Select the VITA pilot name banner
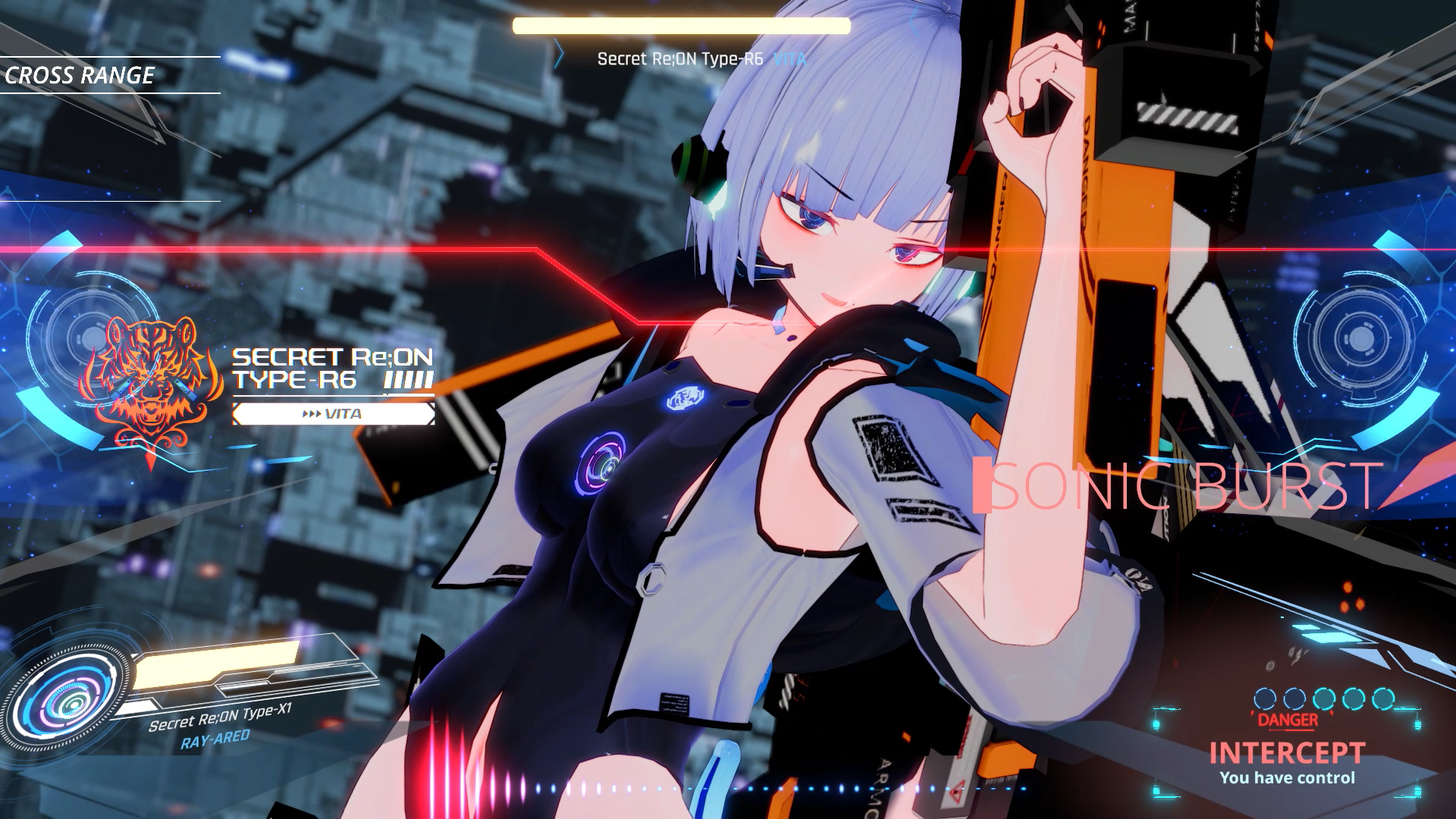 (334, 414)
